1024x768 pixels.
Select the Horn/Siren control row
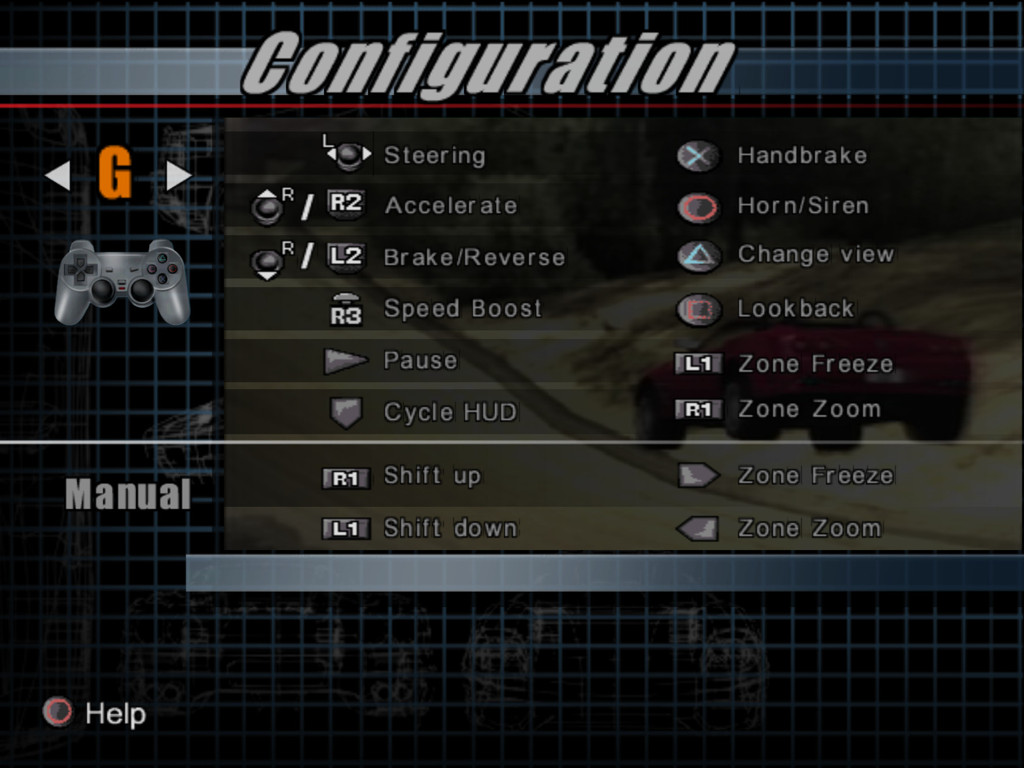coord(802,206)
